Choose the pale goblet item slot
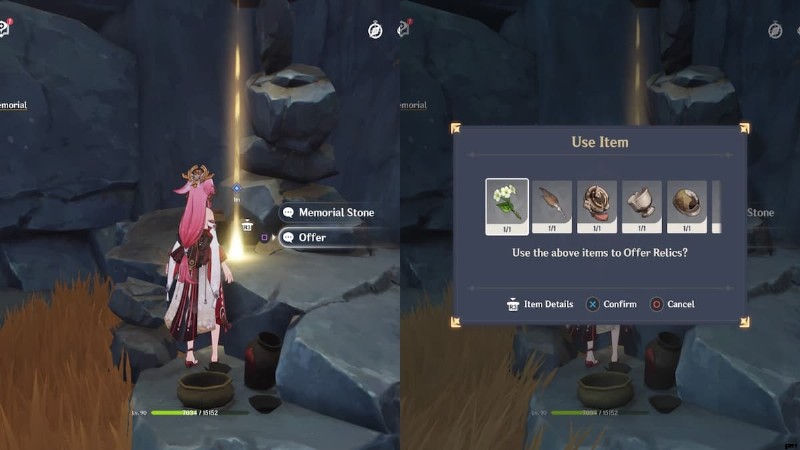Viewport: 800px width, 450px height. pyautogui.click(x=642, y=206)
